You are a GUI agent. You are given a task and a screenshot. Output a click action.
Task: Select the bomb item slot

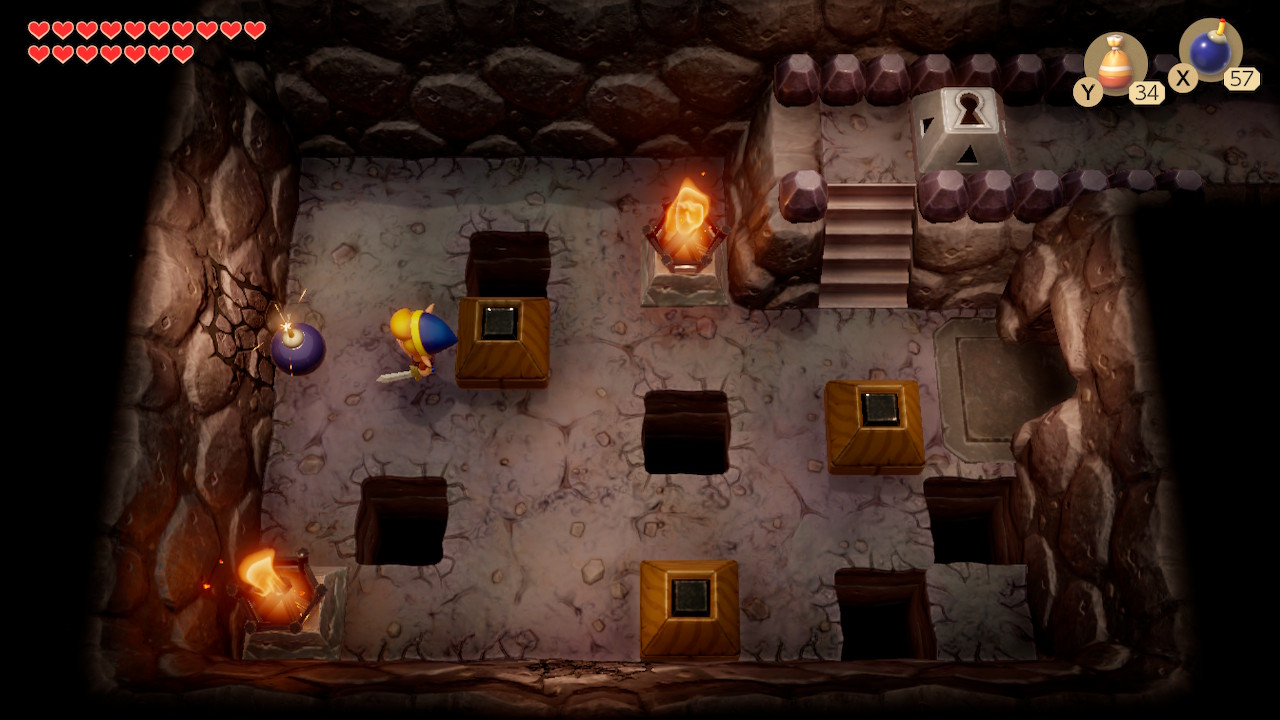click(x=1210, y=51)
